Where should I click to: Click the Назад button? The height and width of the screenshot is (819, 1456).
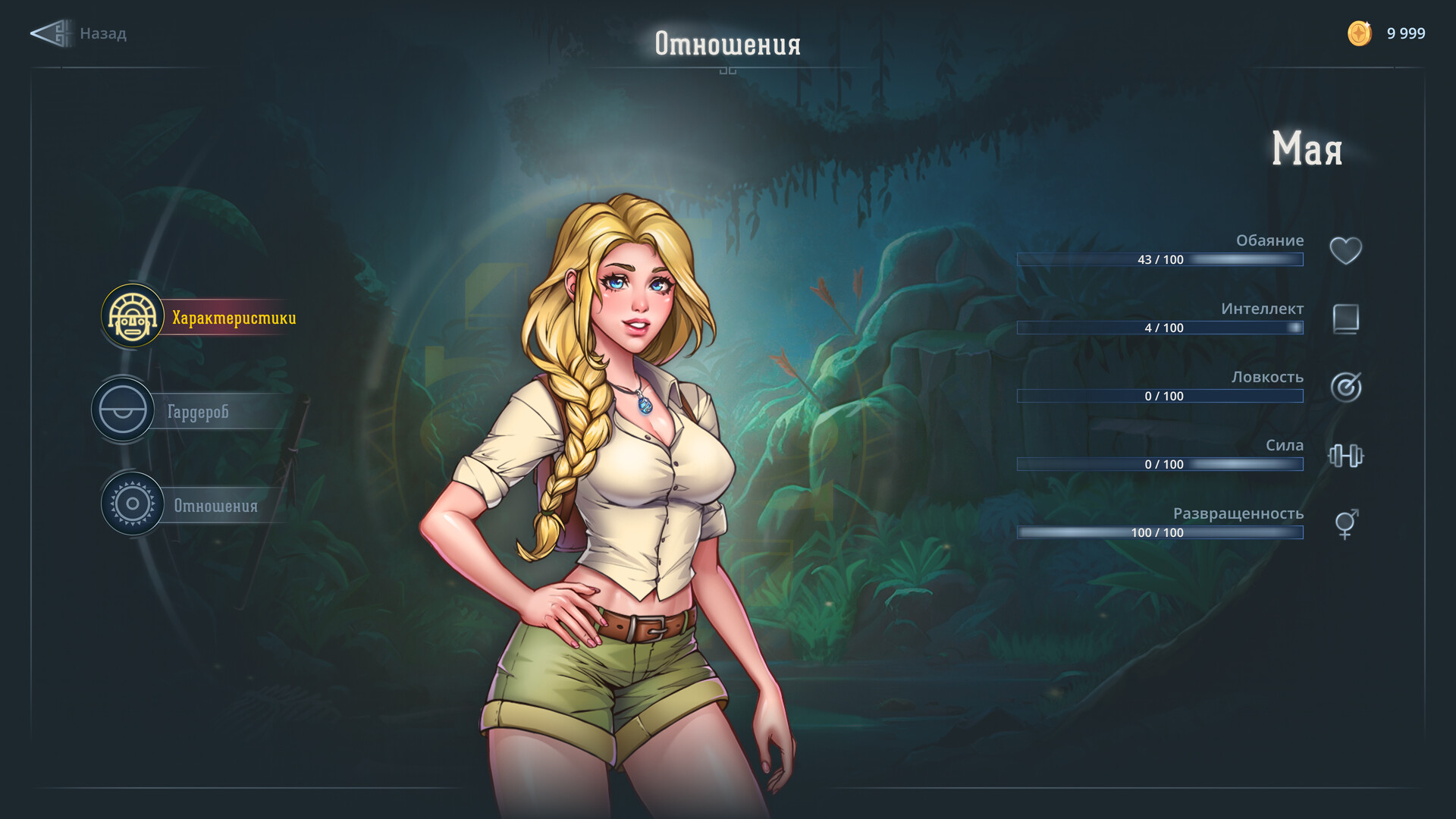(x=103, y=33)
